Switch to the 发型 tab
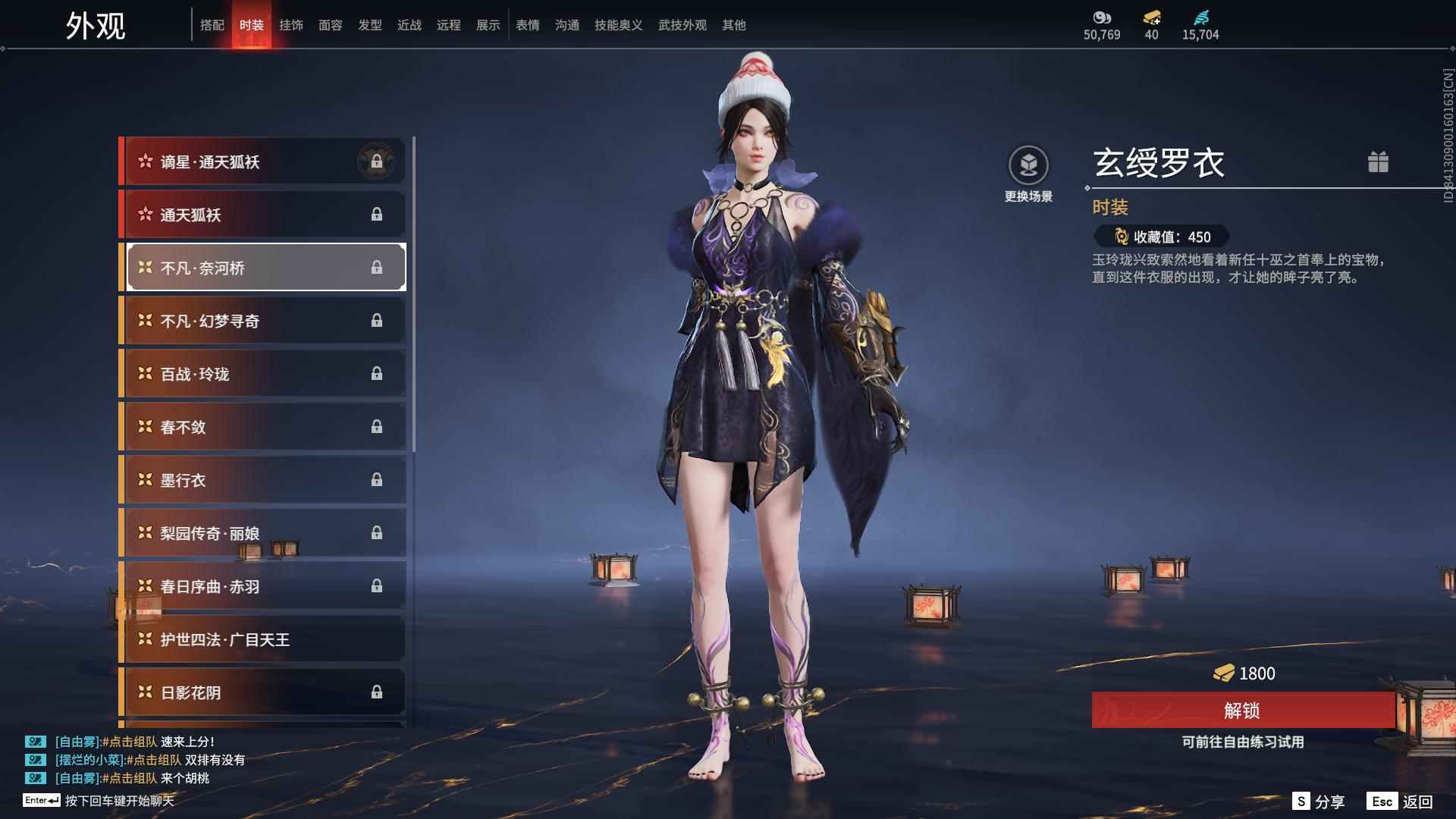Screen dimensions: 1456x819 (370, 25)
